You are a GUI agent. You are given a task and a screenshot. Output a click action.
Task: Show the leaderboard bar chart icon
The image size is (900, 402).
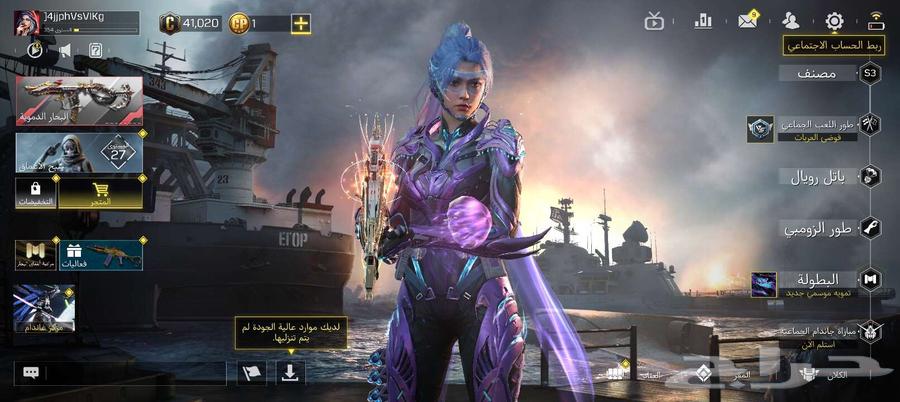click(703, 20)
